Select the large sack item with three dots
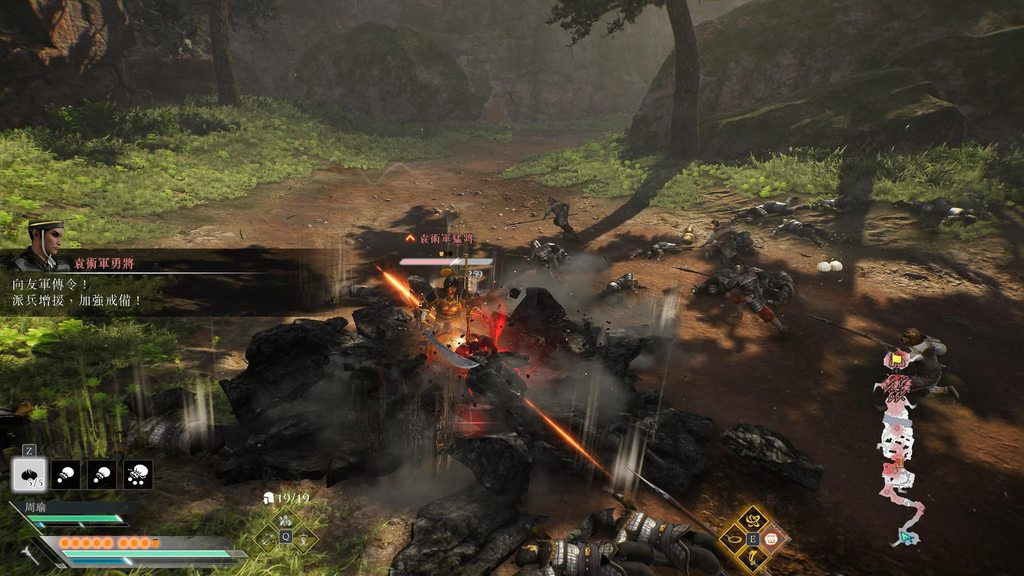1024x576 pixels. pyautogui.click(x=138, y=474)
